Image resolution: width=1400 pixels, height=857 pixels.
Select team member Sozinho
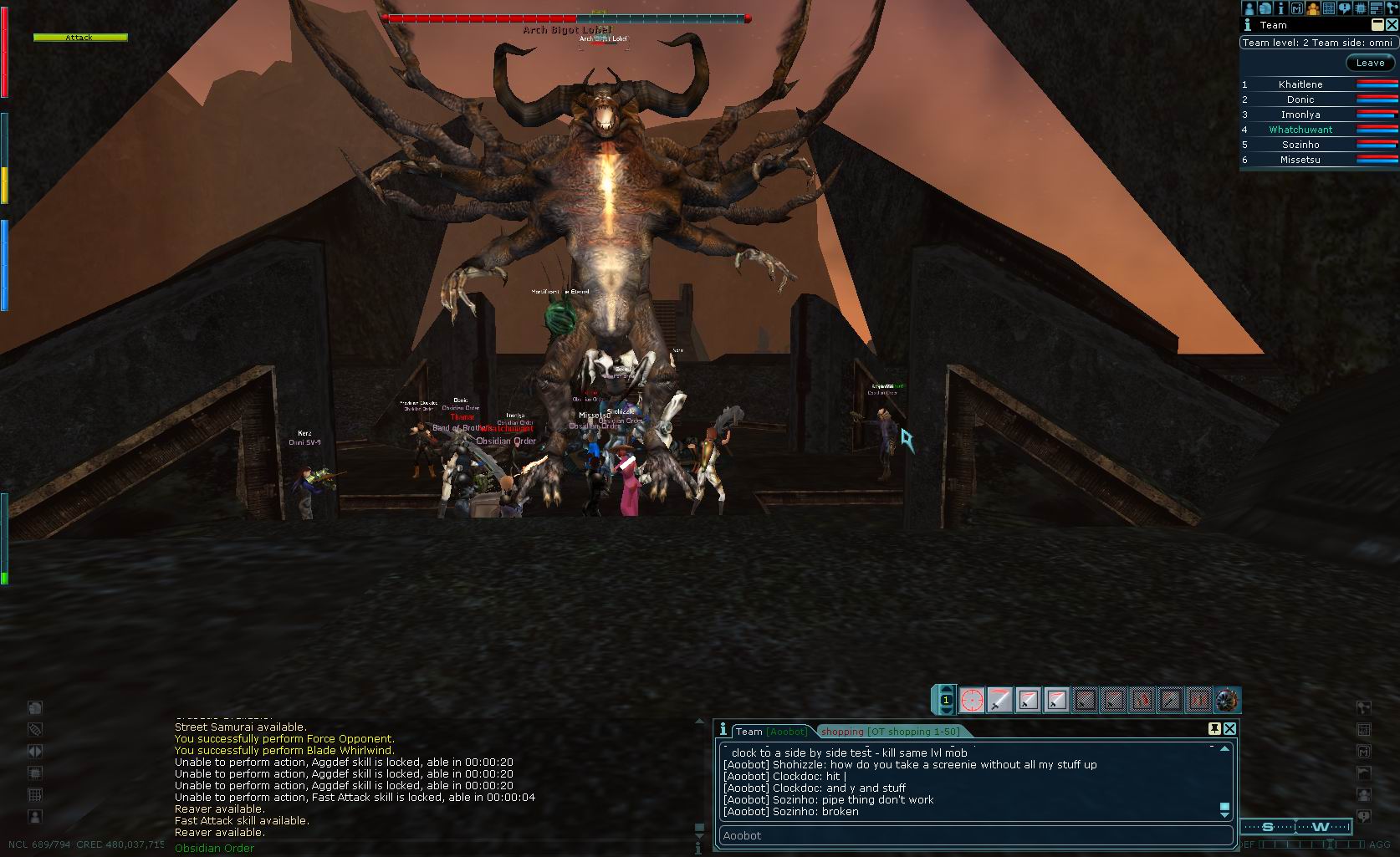tap(1300, 145)
